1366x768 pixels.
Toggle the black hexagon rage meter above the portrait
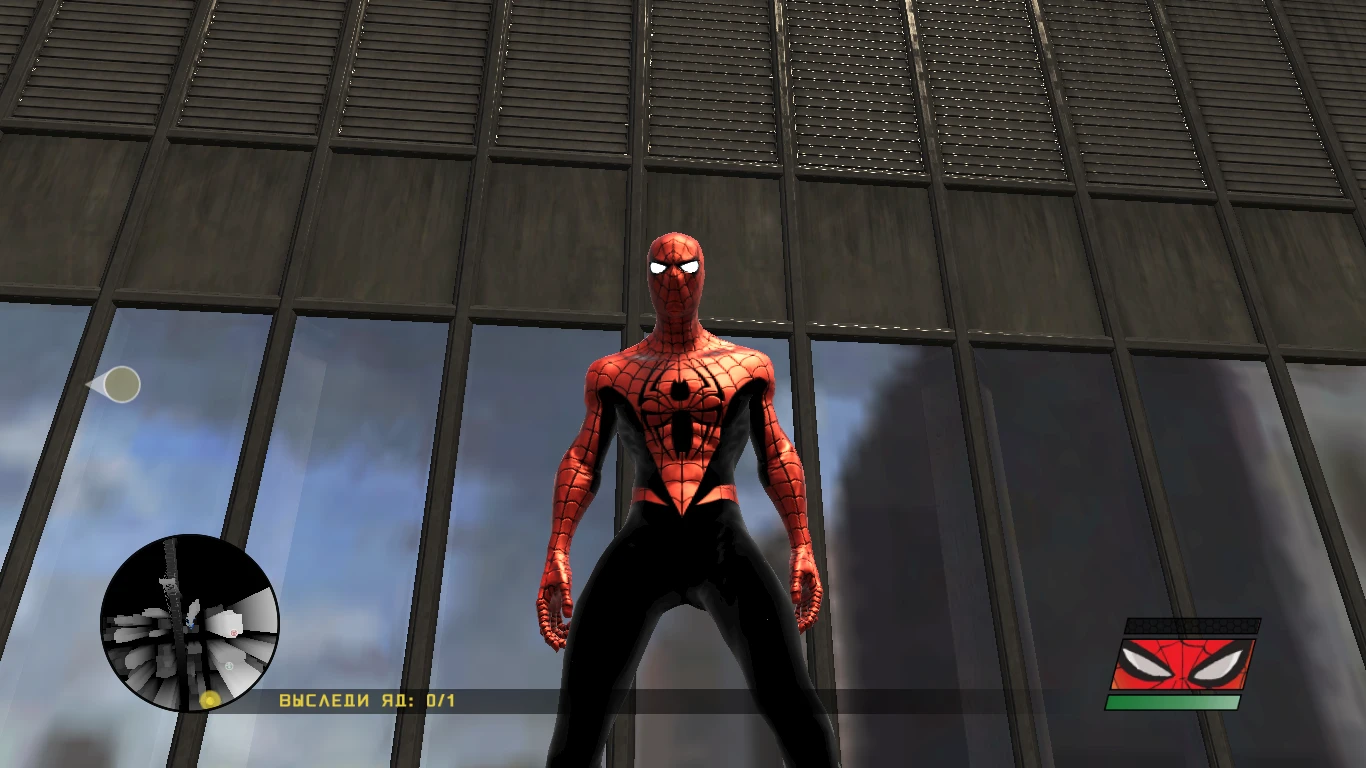tap(1191, 625)
